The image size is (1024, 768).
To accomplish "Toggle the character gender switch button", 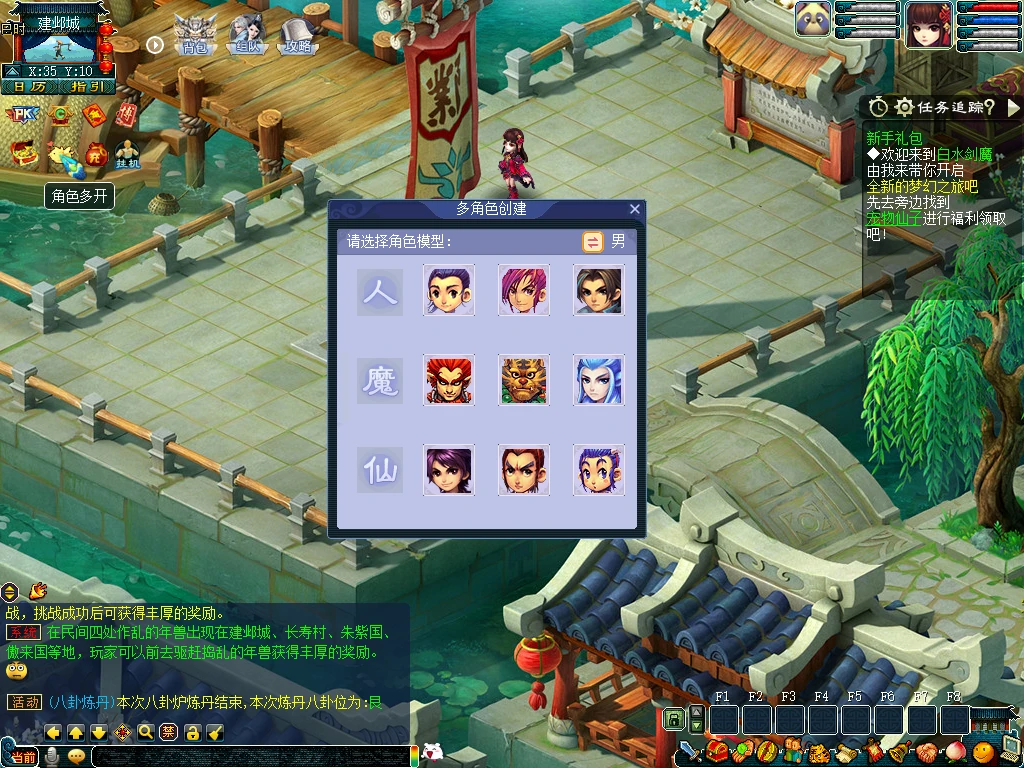I will 593,241.
